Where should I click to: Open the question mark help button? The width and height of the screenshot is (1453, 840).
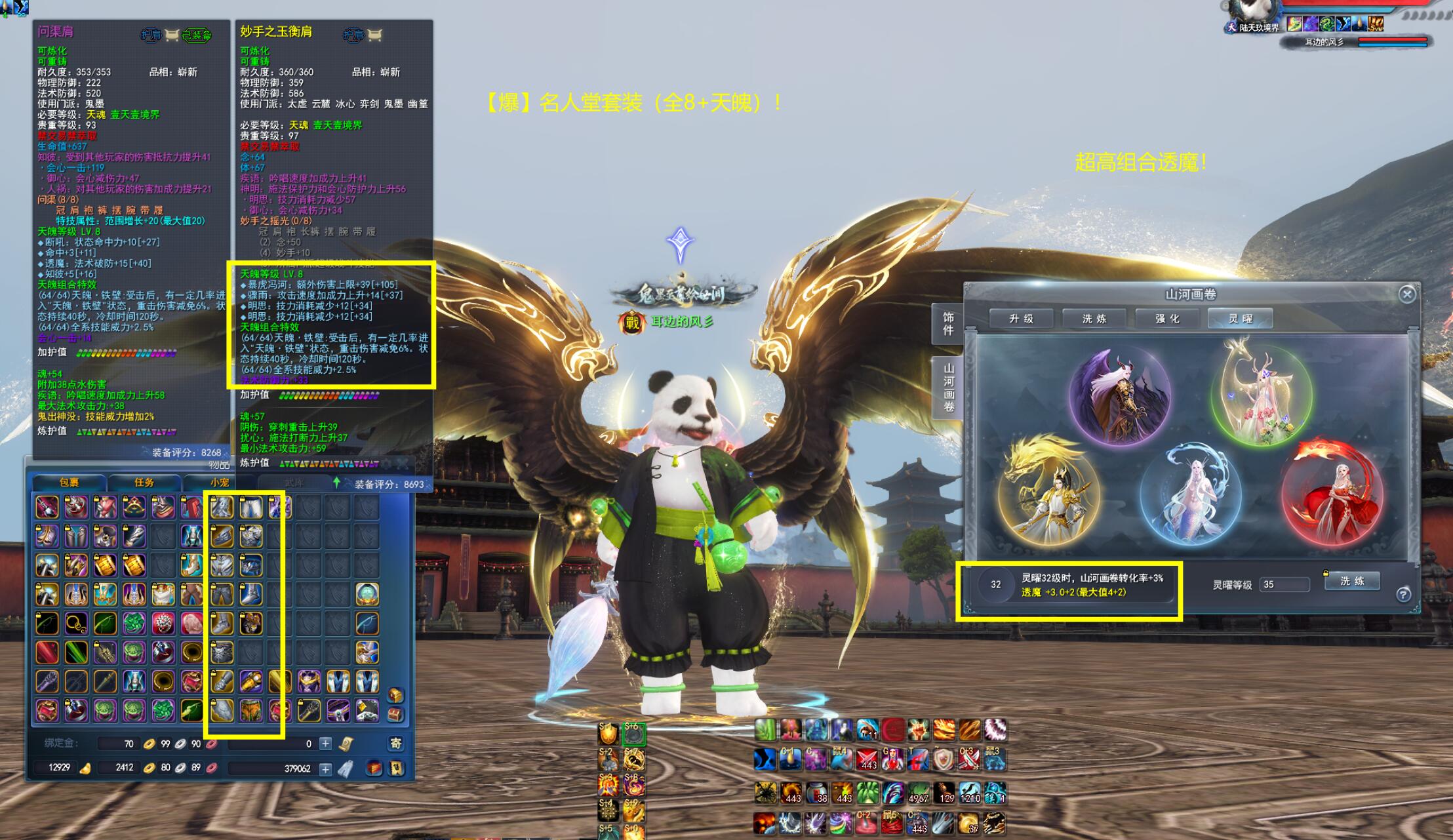1403,594
